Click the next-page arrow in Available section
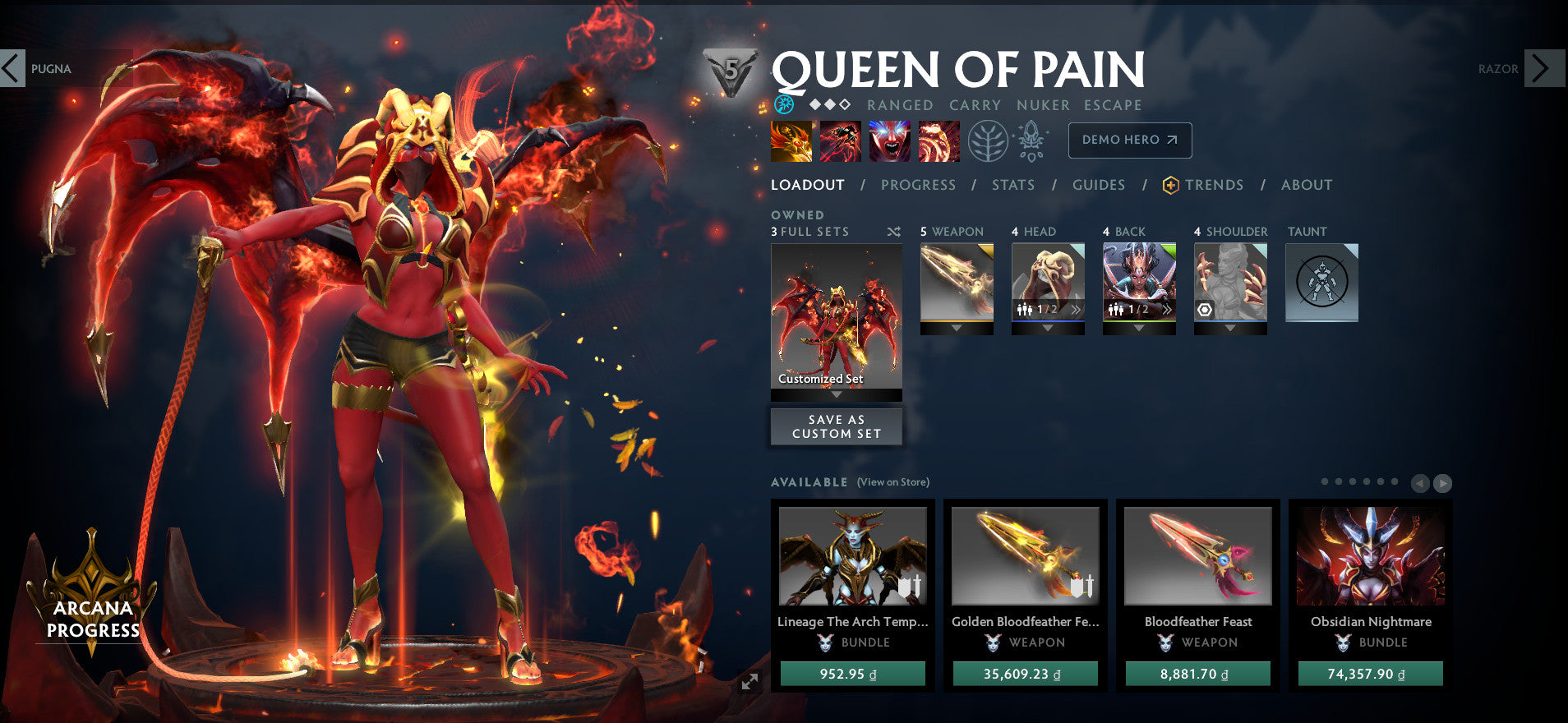 pos(1443,483)
